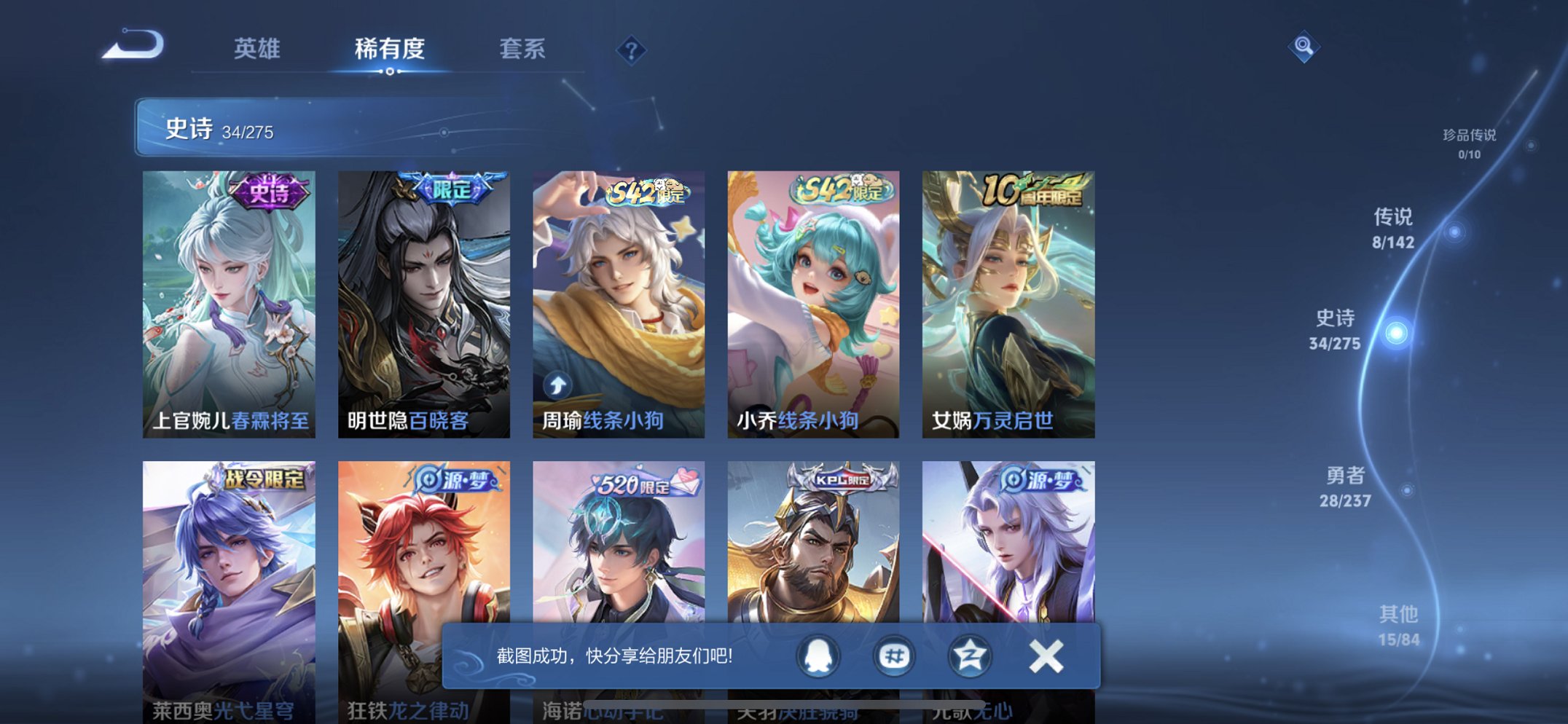Switch to the 英雄 tab
Image resolution: width=1568 pixels, height=724 pixels.
pyautogui.click(x=259, y=50)
